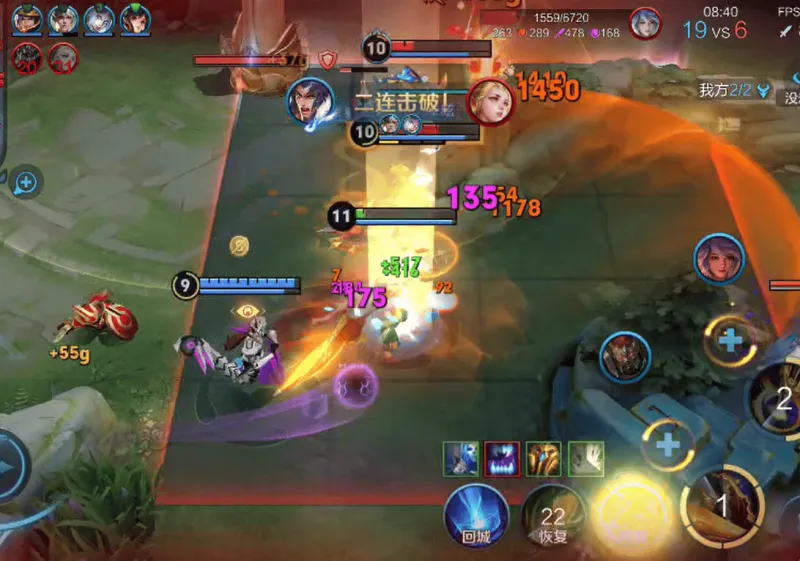This screenshot has width=800, height=561.
Task: Click the fourth teammate portrait with brown hair
Action: (x=135, y=20)
